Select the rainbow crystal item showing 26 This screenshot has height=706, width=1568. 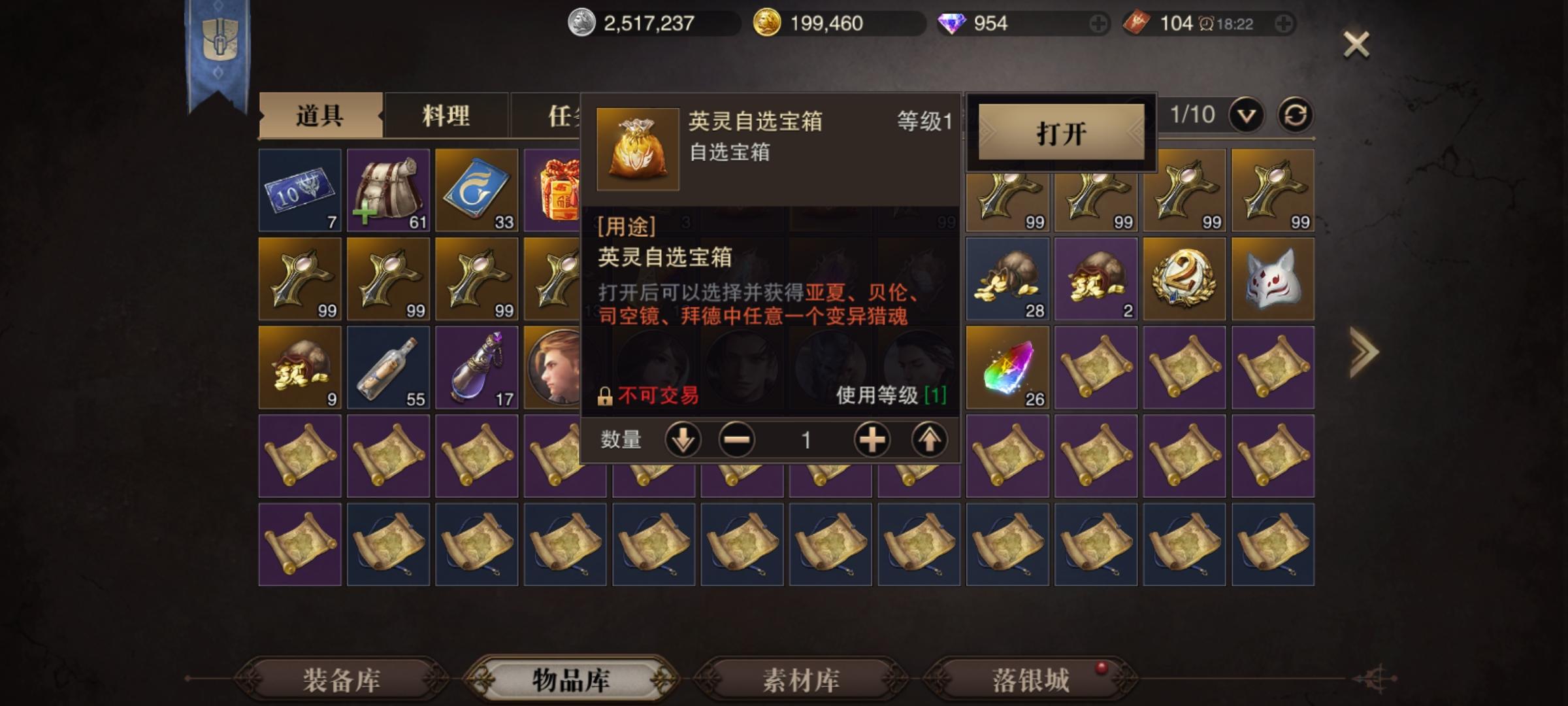(x=1008, y=367)
